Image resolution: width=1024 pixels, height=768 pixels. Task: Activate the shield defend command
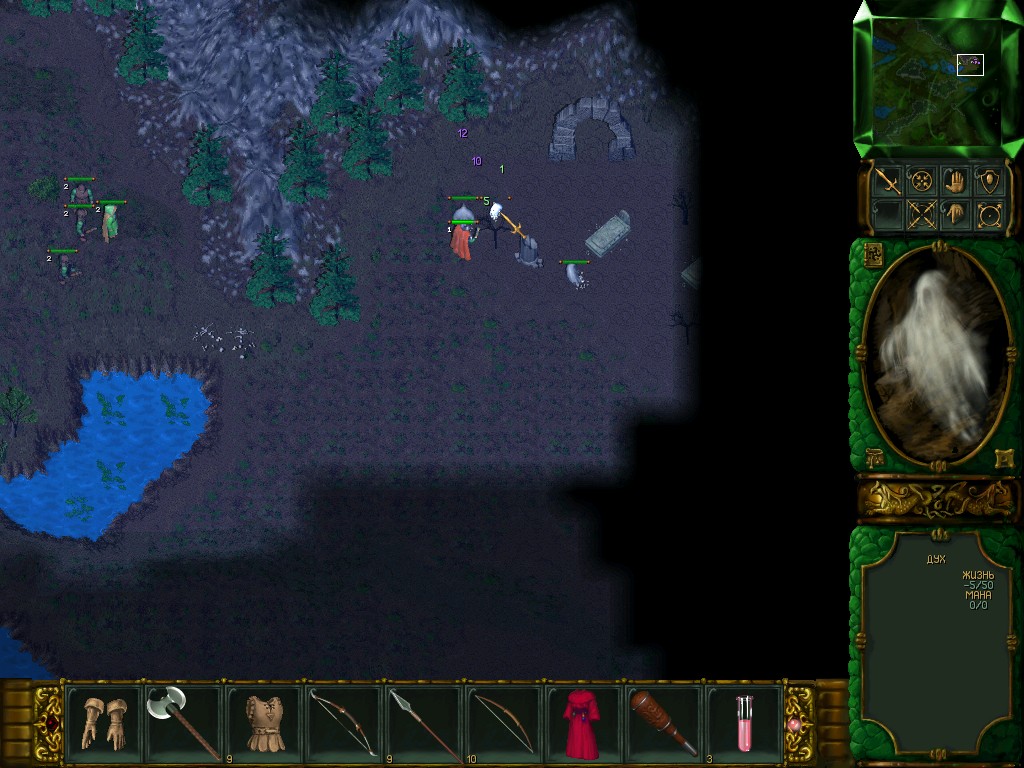pos(990,181)
